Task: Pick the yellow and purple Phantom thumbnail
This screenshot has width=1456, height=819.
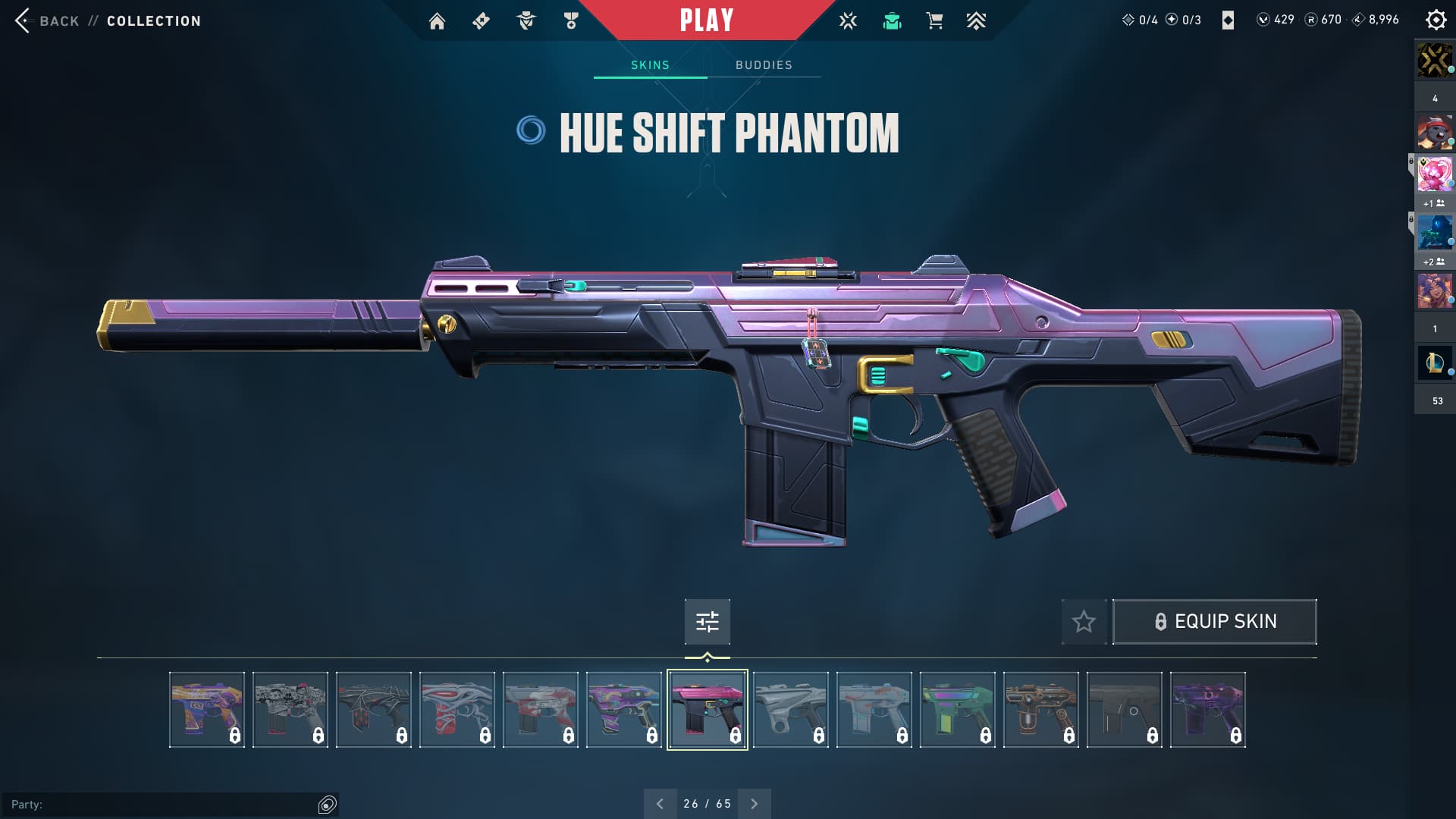Action: pos(206,710)
